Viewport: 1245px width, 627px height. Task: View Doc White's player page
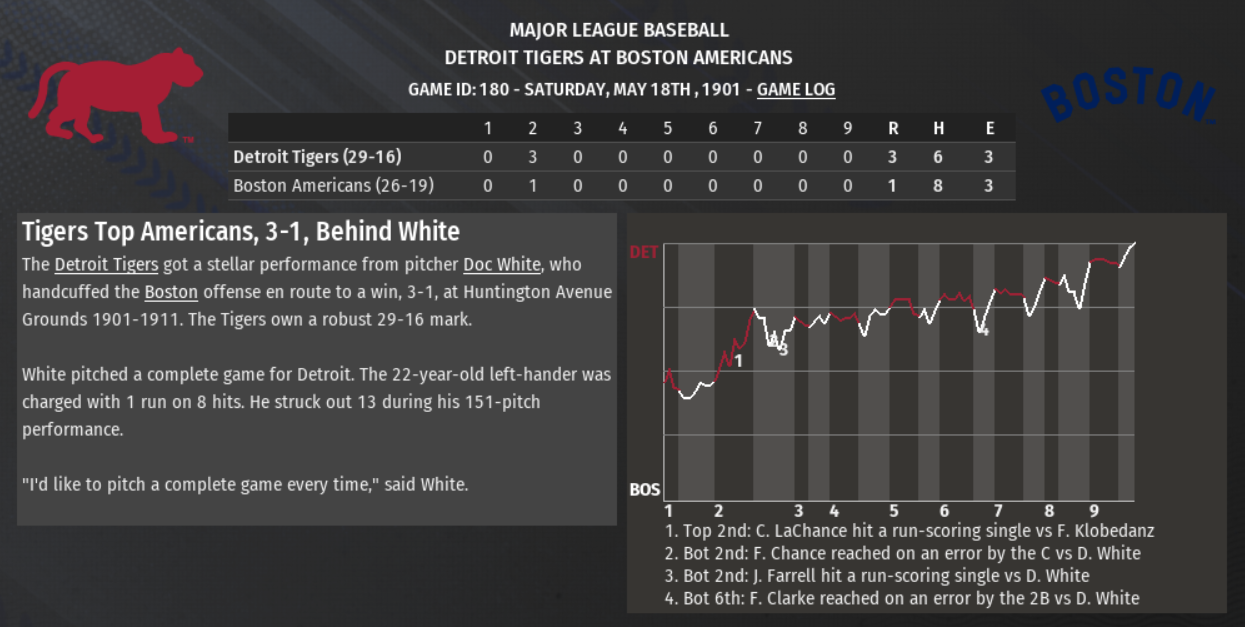501,265
